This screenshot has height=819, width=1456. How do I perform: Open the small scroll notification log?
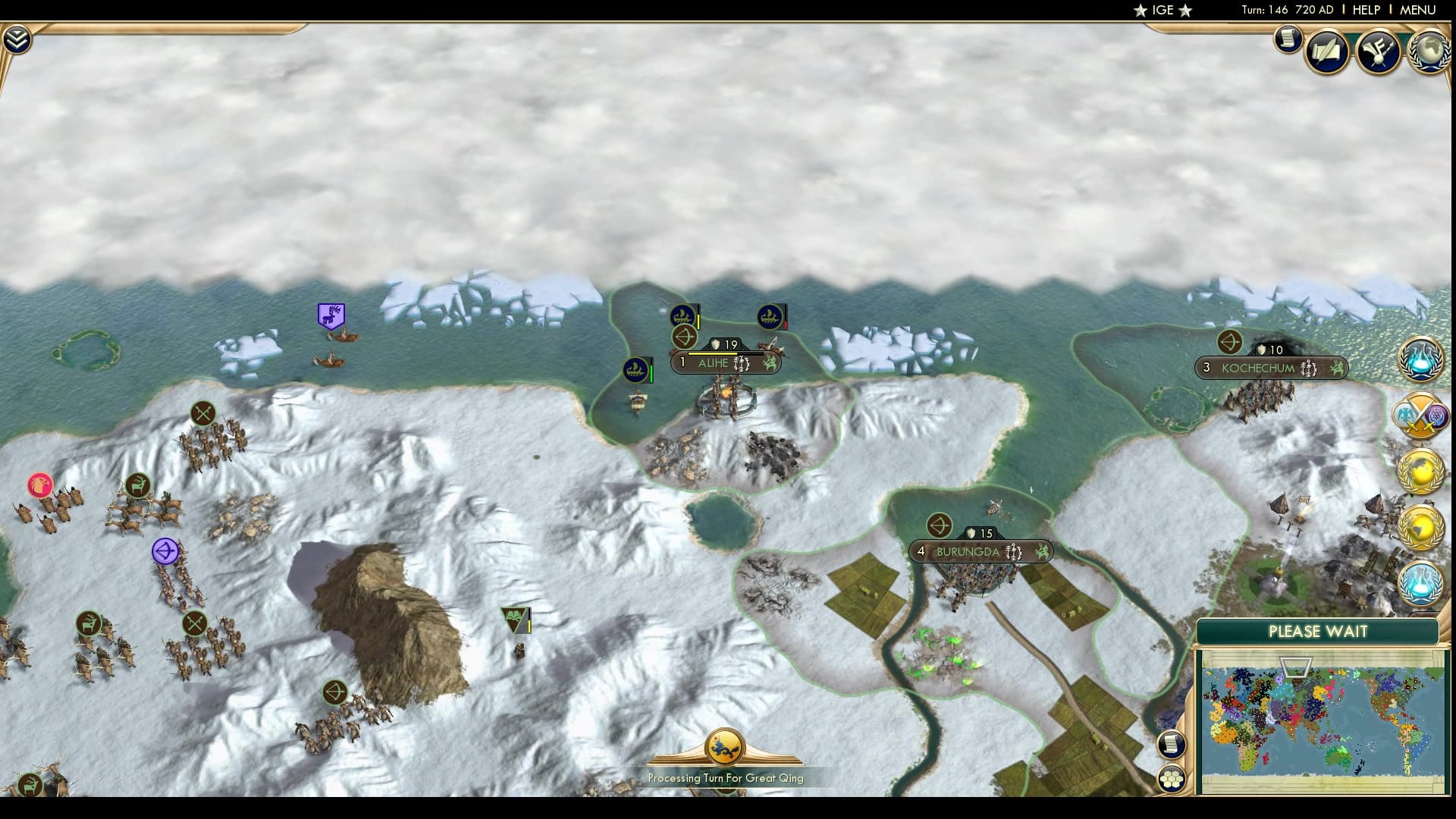point(1288,39)
